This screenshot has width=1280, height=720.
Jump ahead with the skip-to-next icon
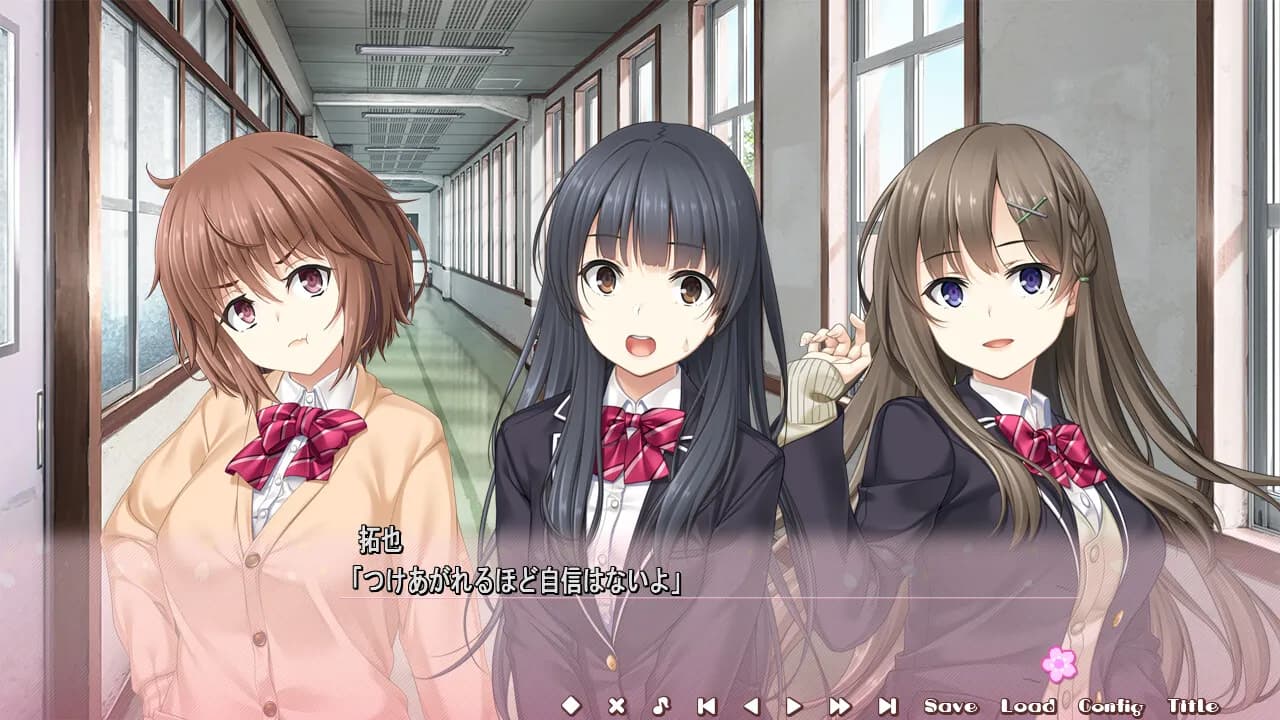[887, 706]
